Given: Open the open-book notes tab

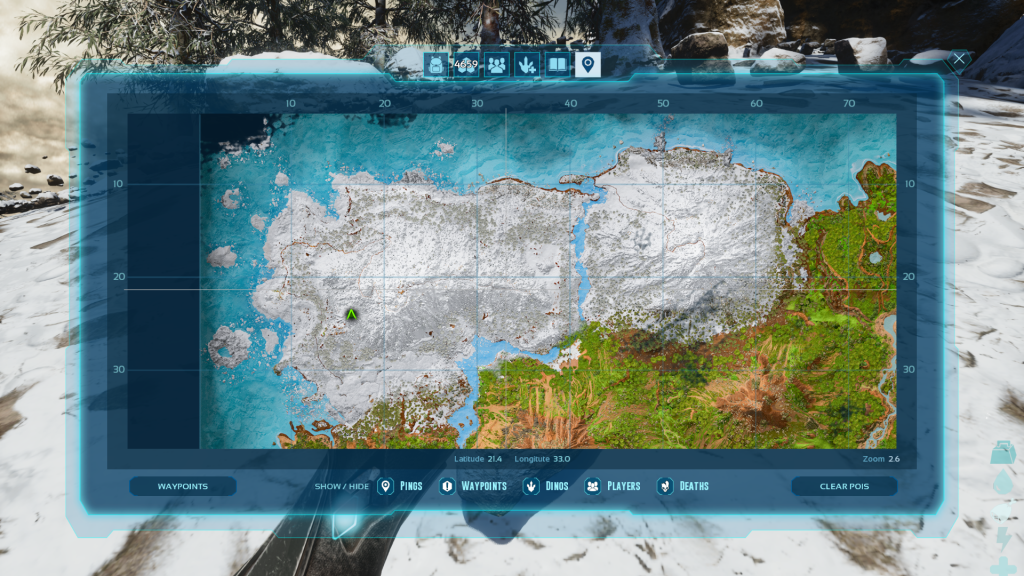Looking at the screenshot, I should (x=557, y=66).
